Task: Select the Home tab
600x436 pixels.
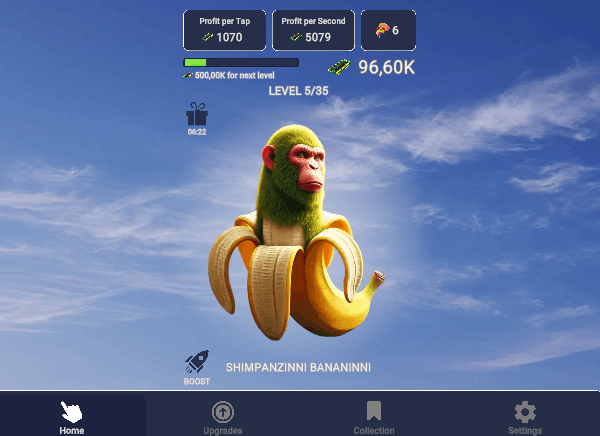Action: (x=72, y=415)
